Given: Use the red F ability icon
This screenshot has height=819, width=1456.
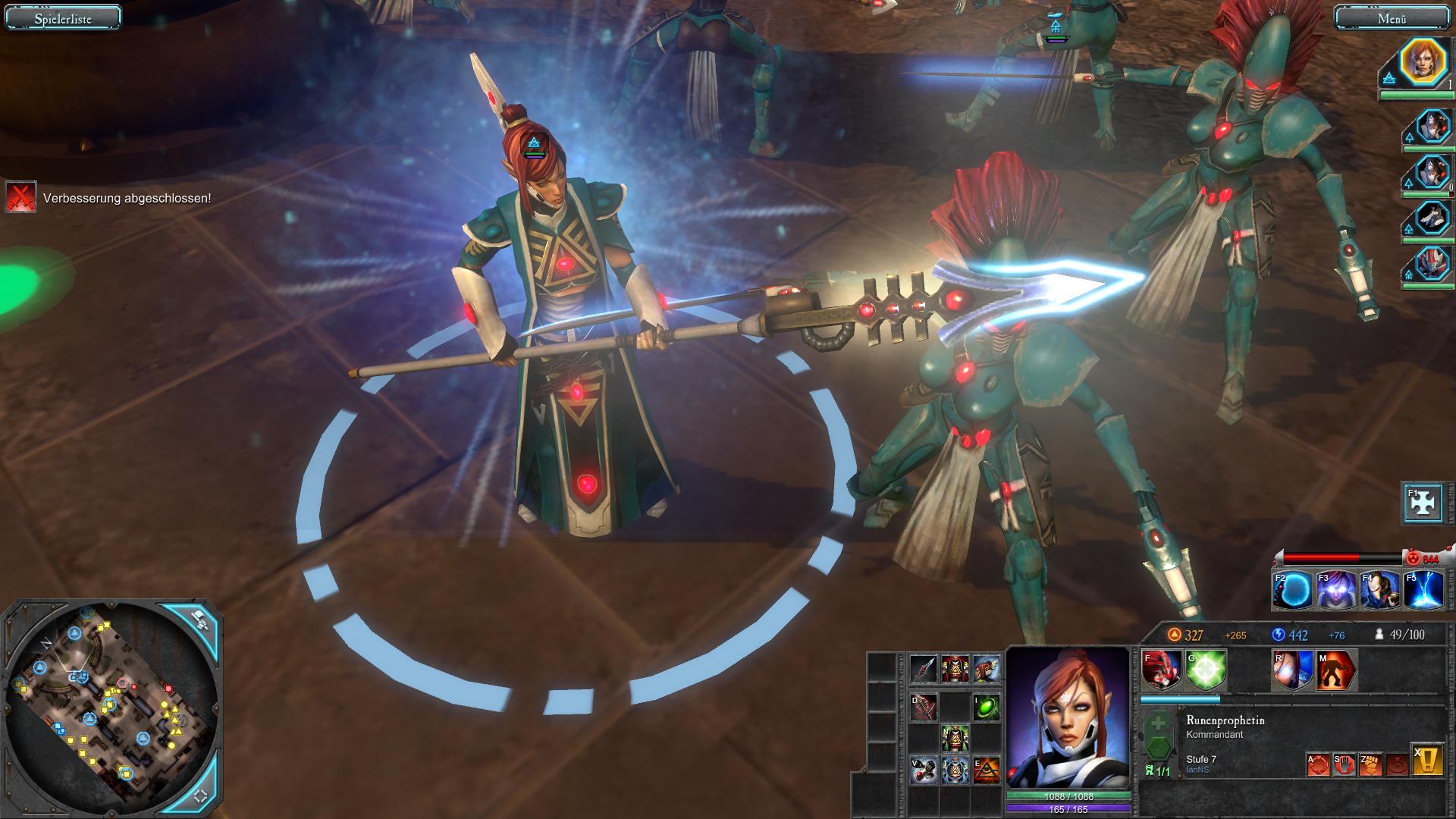Looking at the screenshot, I should 1163,670.
